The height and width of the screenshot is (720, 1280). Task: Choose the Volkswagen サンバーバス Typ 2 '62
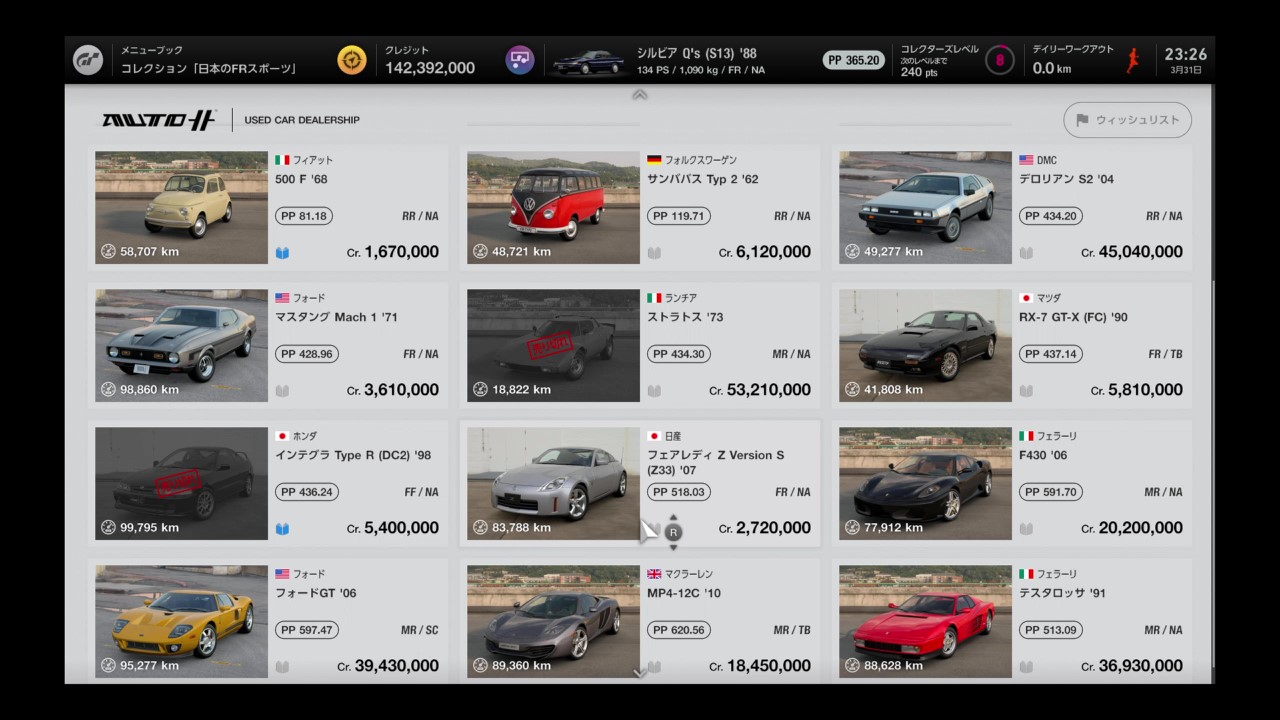click(640, 208)
